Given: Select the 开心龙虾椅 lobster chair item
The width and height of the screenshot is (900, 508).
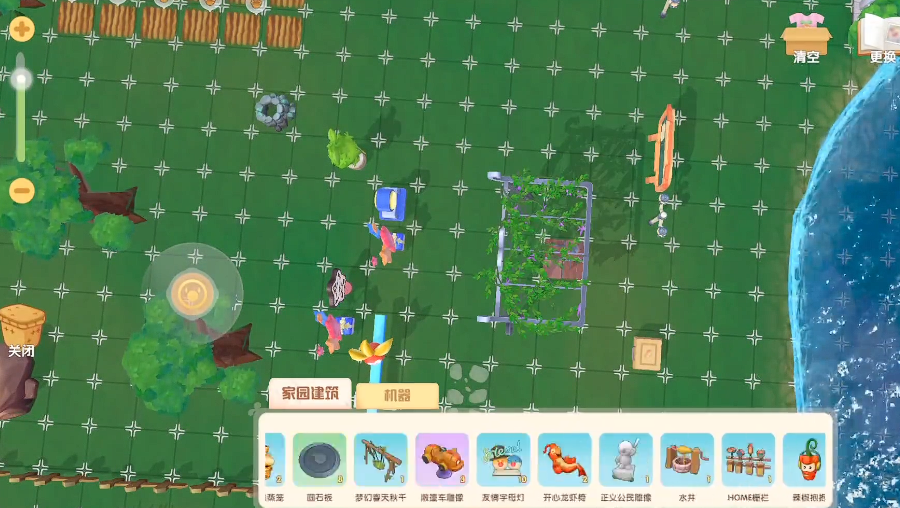Looking at the screenshot, I should pyautogui.click(x=564, y=460).
